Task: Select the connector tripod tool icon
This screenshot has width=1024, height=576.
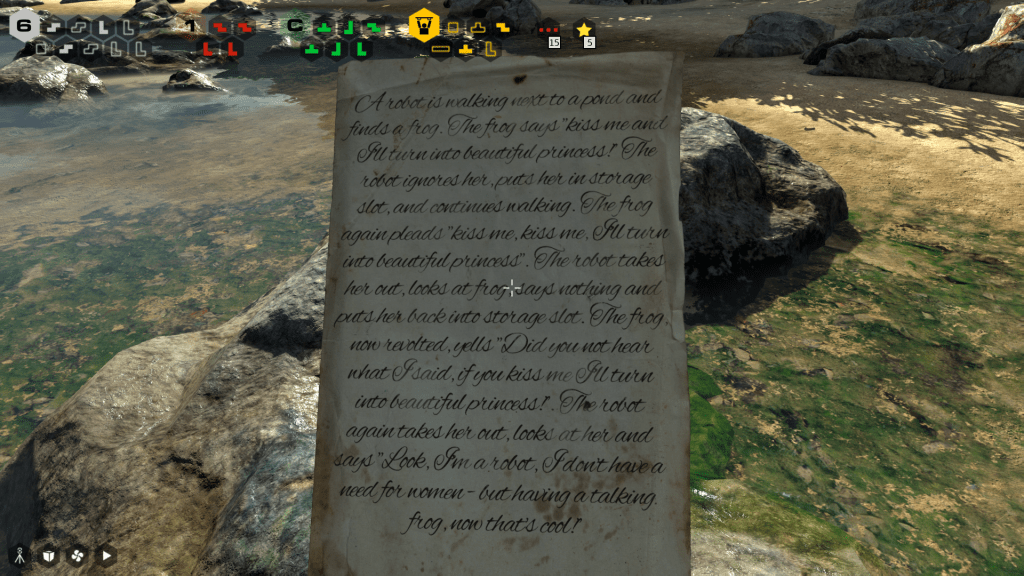Action: click(19, 555)
